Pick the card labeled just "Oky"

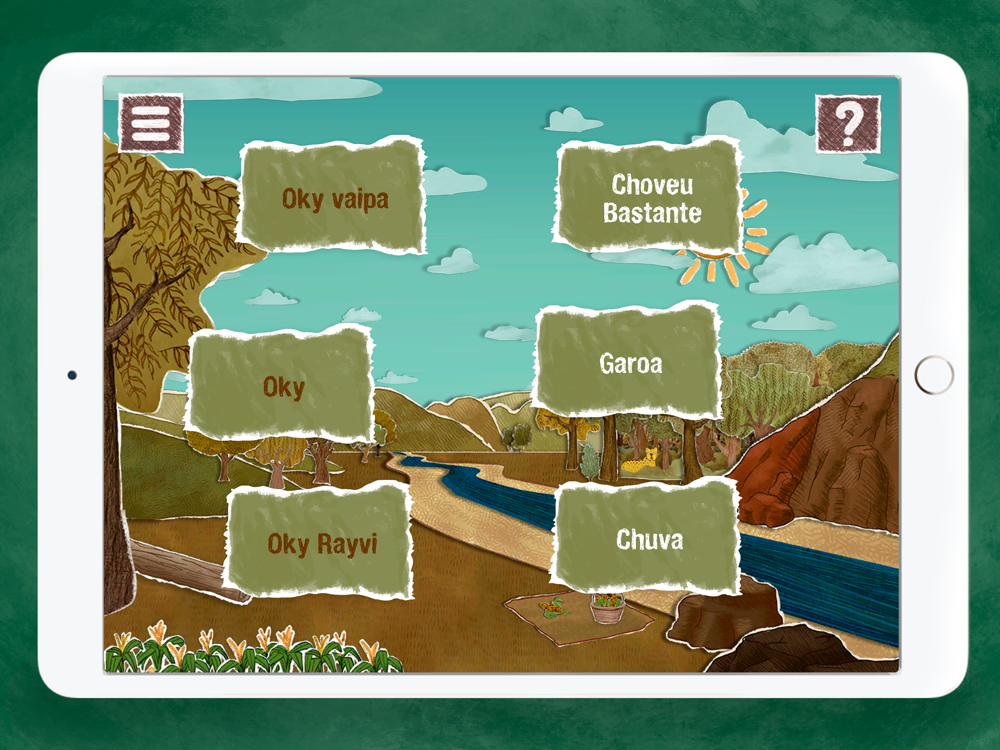283,385
